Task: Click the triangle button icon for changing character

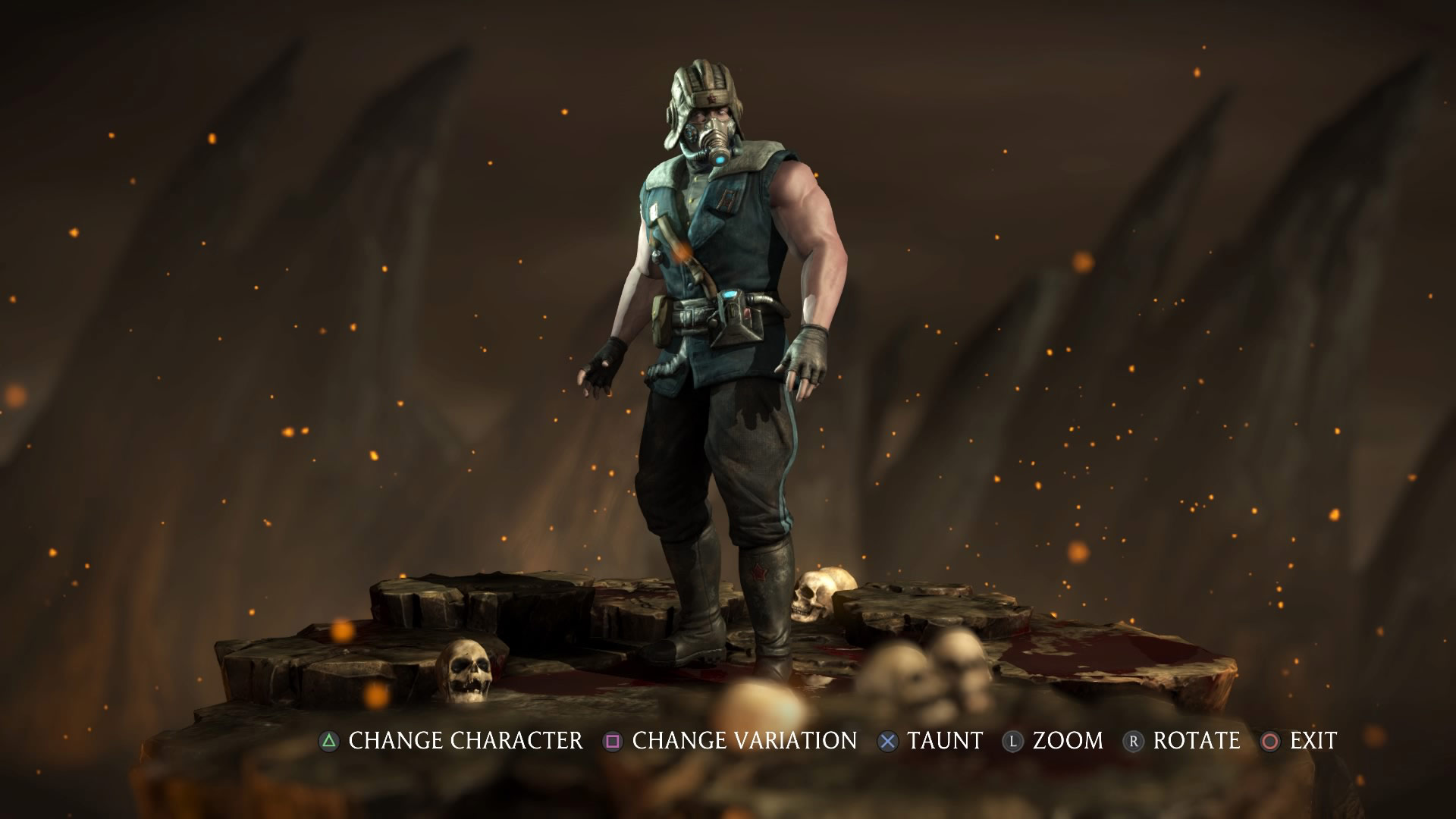Action: click(328, 741)
